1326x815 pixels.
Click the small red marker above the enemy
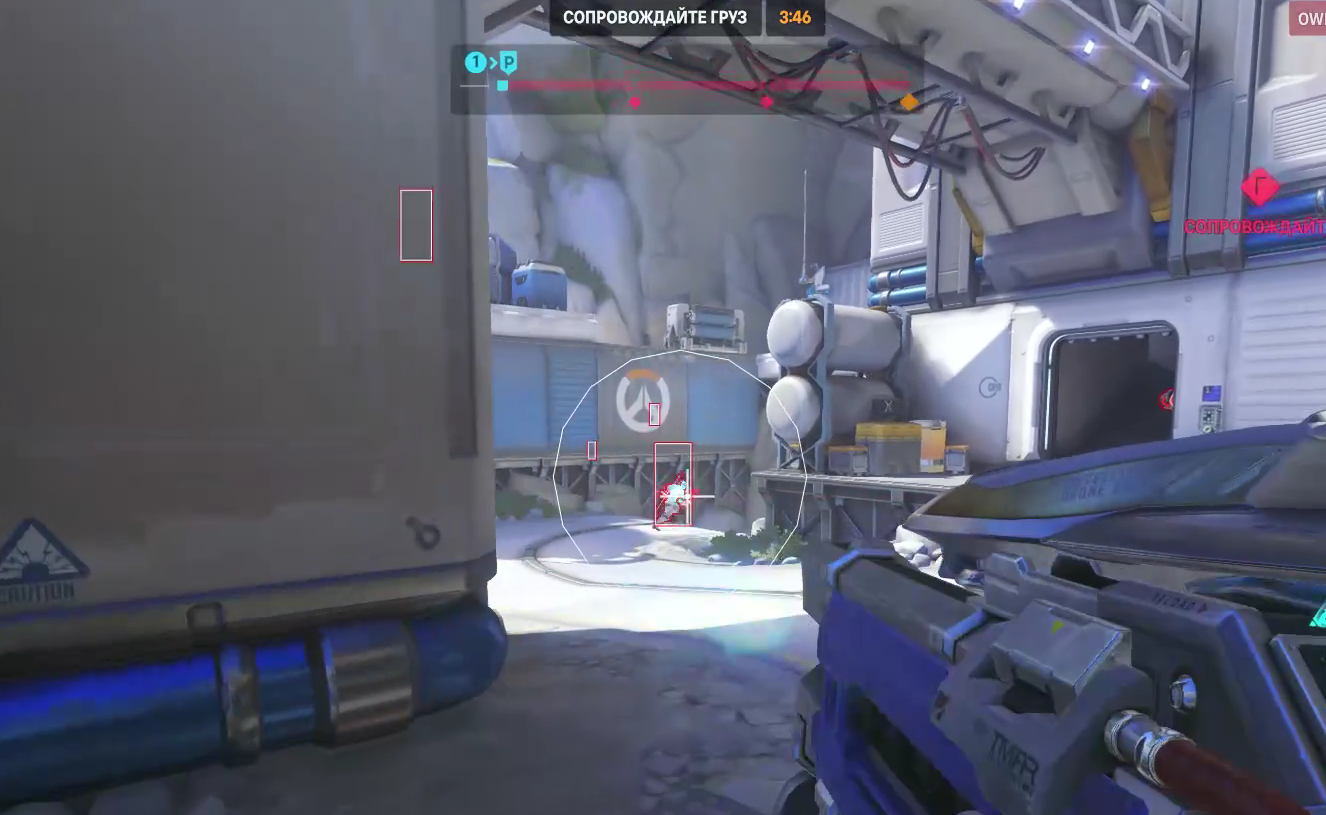point(655,412)
